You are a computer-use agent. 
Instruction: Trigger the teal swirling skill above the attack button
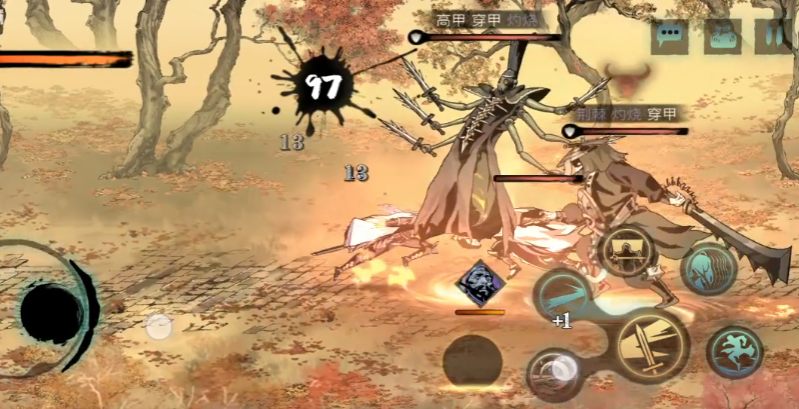[x=708, y=269]
